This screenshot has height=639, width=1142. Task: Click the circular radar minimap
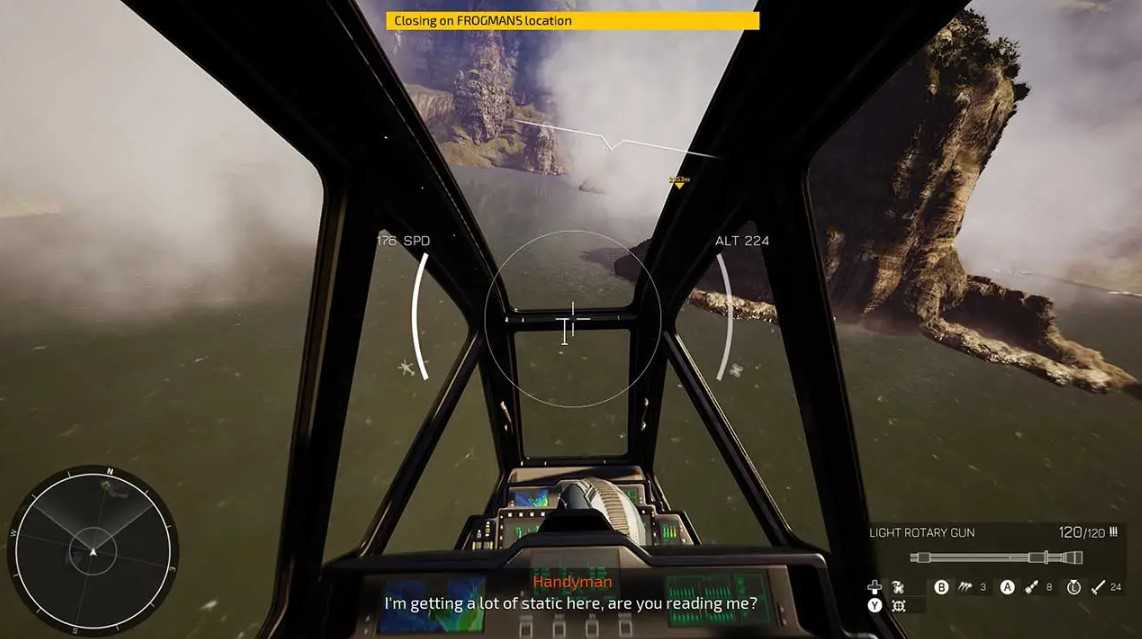92,549
